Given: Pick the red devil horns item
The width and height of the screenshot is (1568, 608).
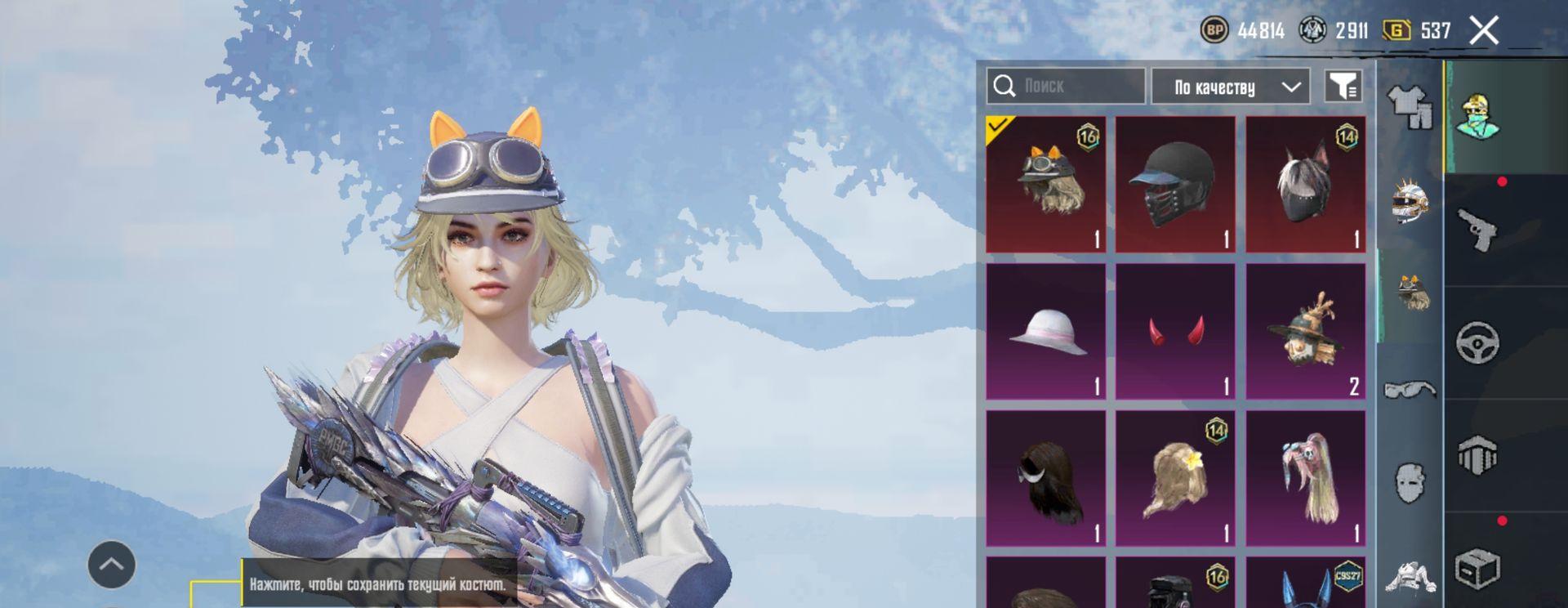Looking at the screenshot, I should click(1175, 331).
